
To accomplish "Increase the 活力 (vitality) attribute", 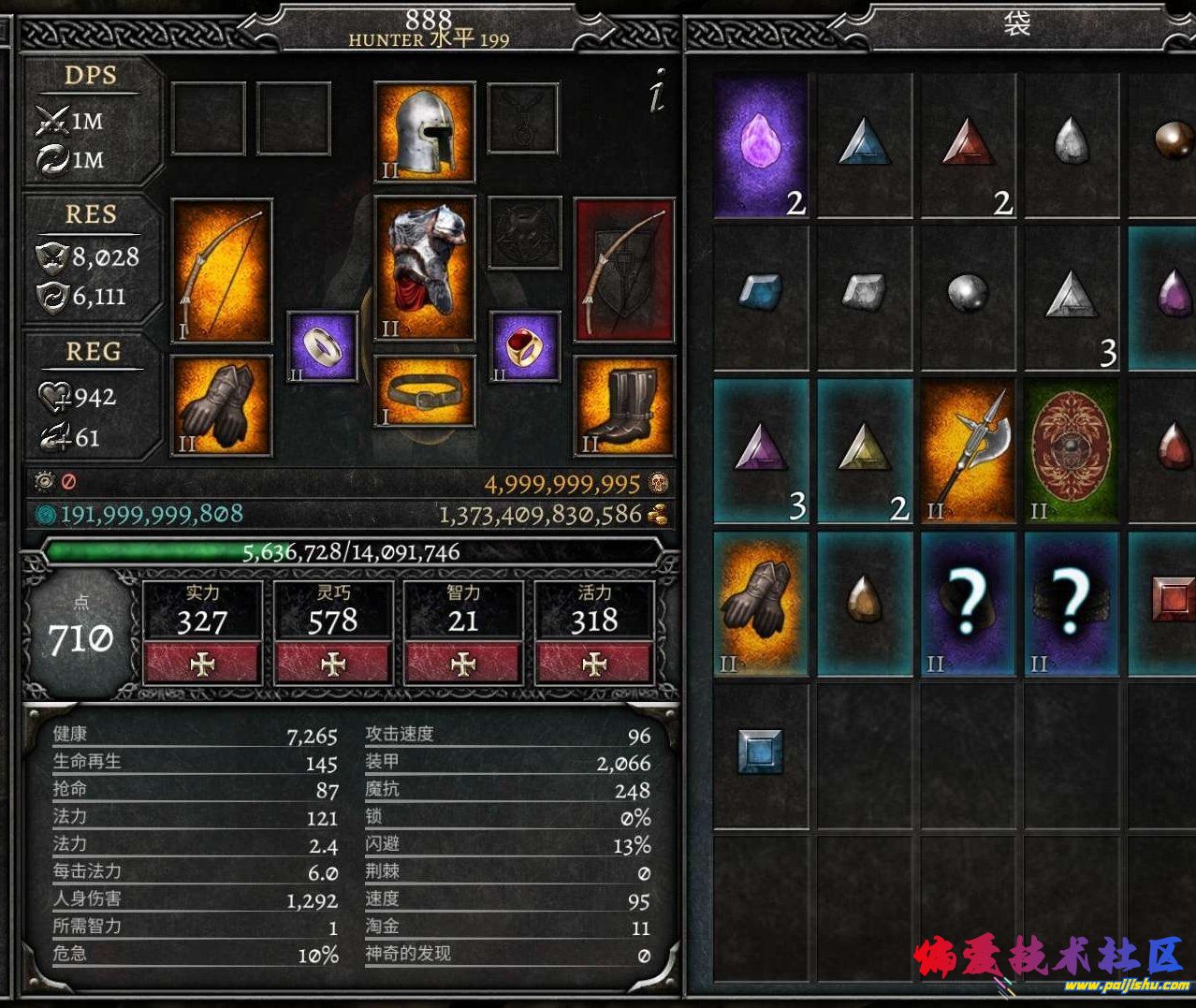I will 594,663.
